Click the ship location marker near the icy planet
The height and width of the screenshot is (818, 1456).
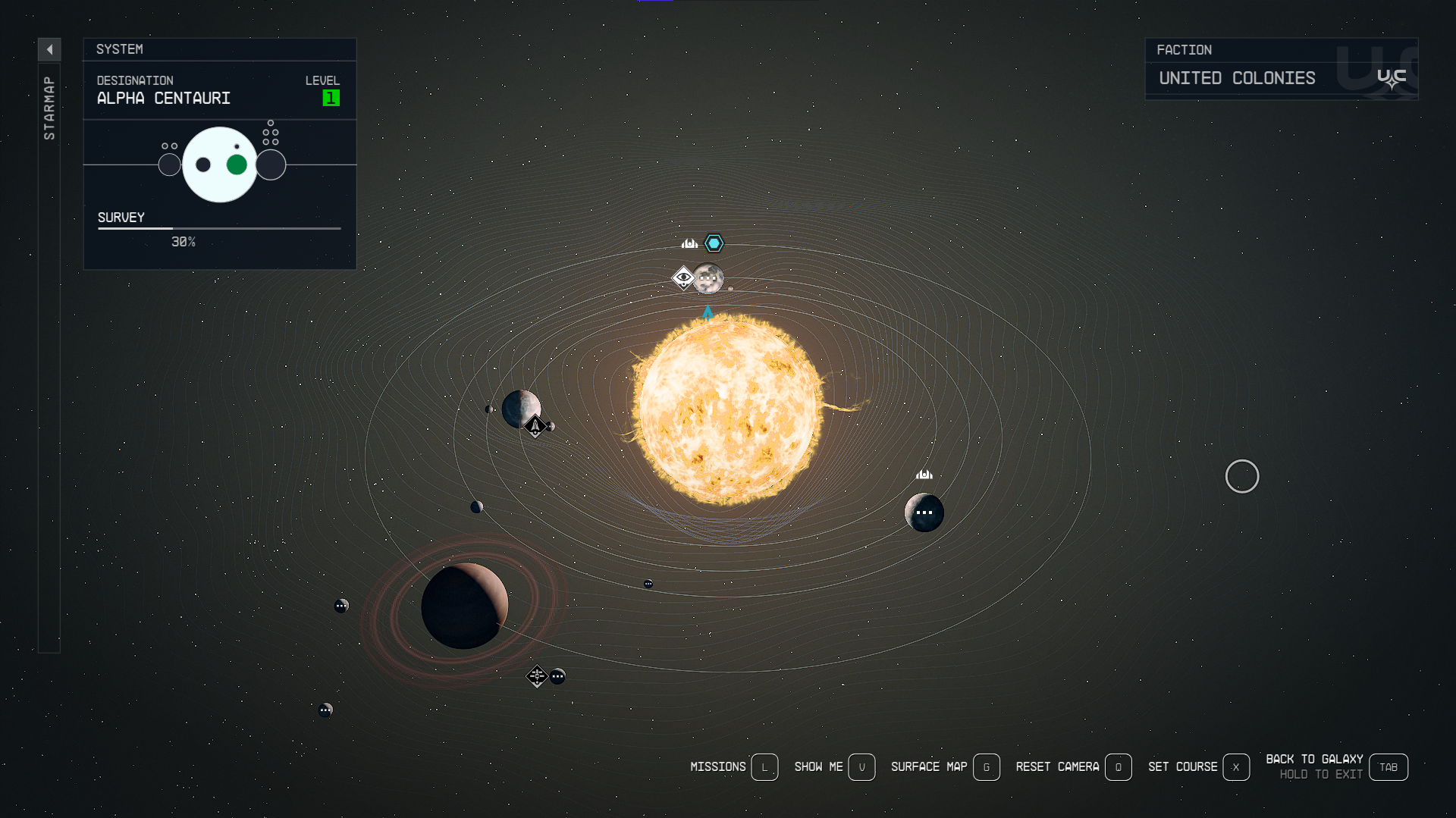[x=535, y=426]
